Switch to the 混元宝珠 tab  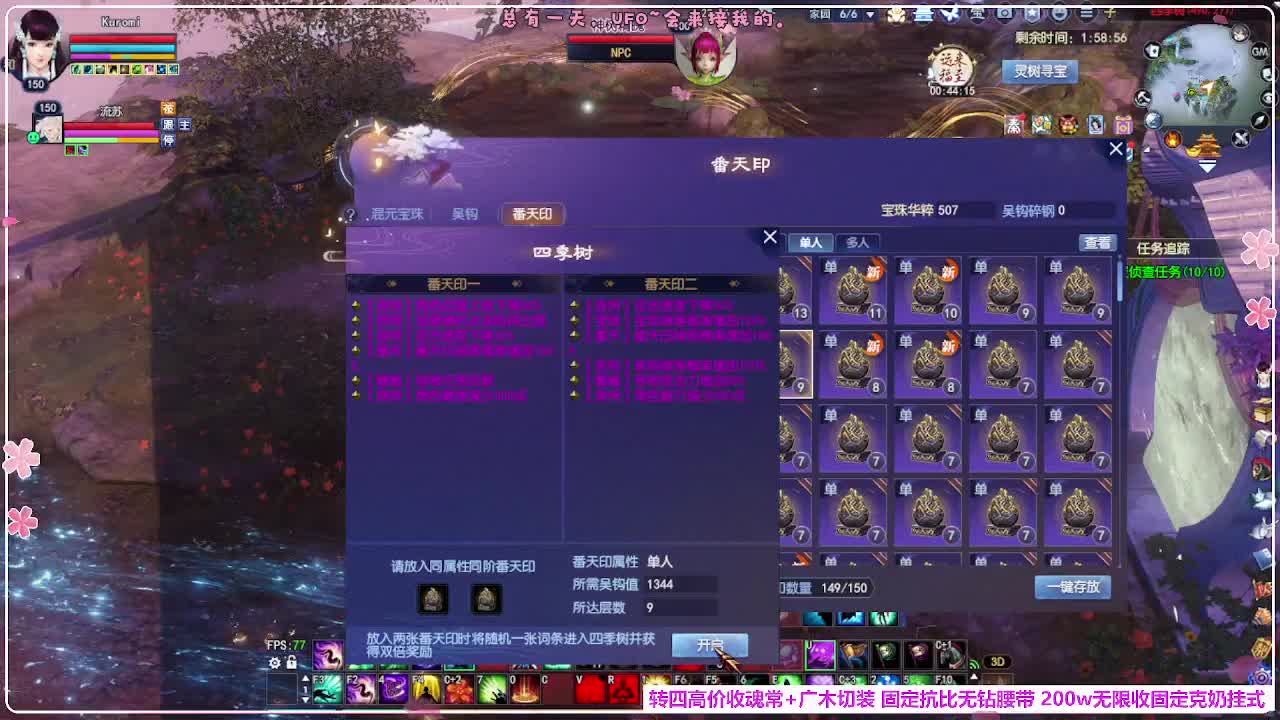(399, 213)
